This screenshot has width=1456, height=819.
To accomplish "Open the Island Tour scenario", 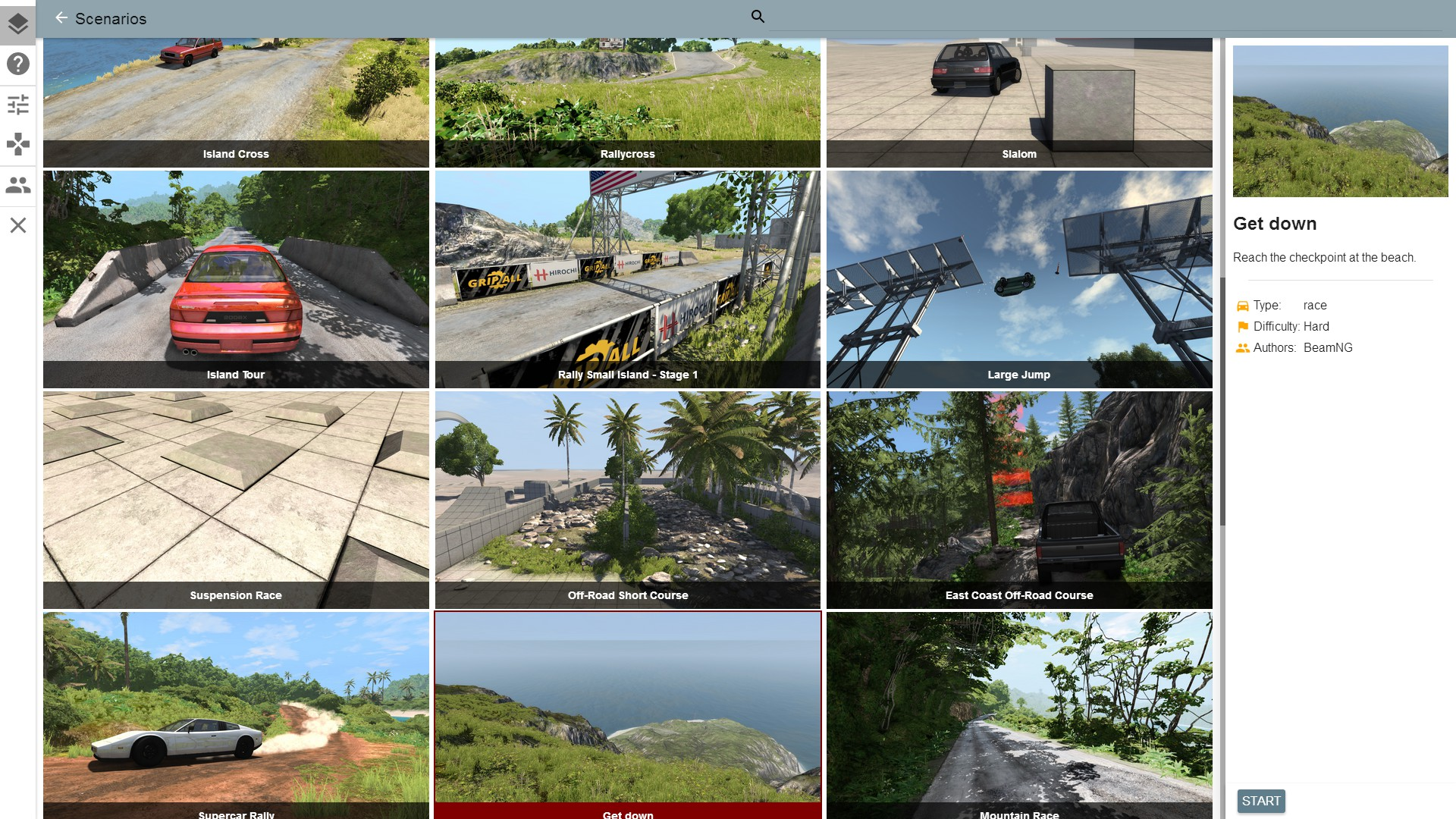I will (236, 279).
